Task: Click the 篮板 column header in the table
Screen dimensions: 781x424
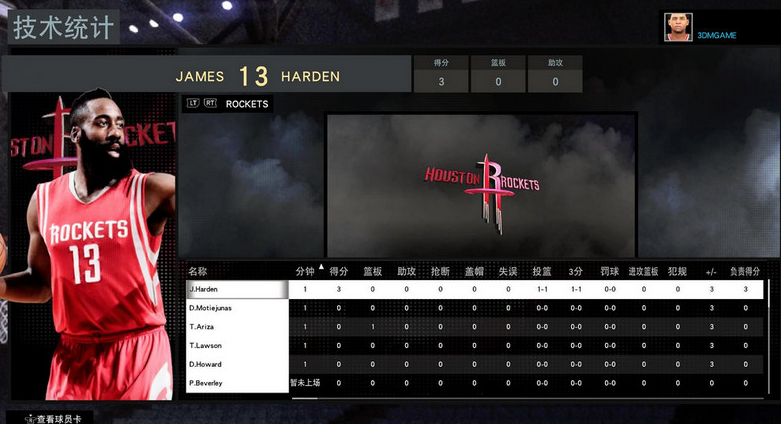Action: tap(373, 271)
